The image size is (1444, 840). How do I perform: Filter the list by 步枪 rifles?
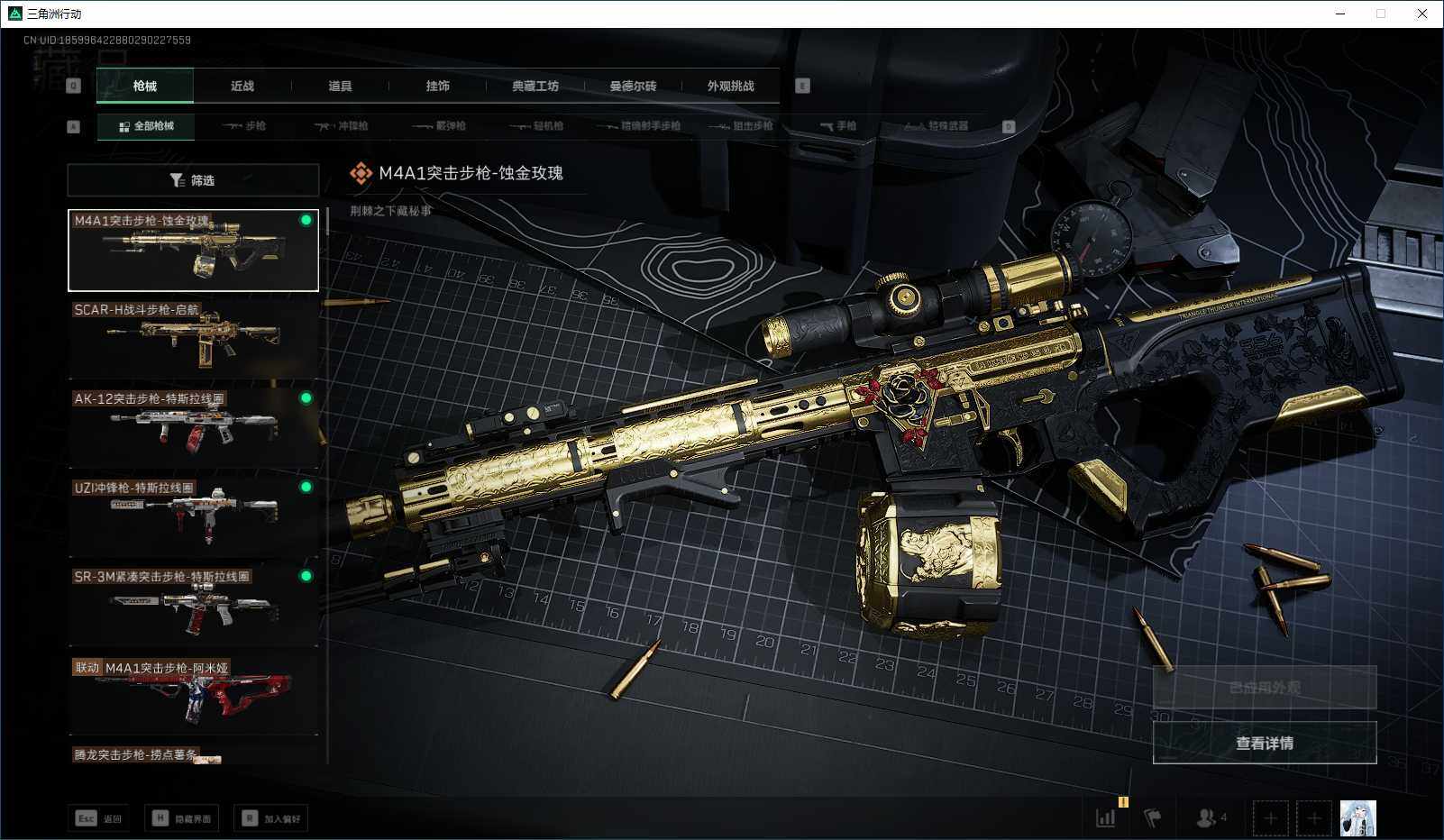tap(244, 126)
